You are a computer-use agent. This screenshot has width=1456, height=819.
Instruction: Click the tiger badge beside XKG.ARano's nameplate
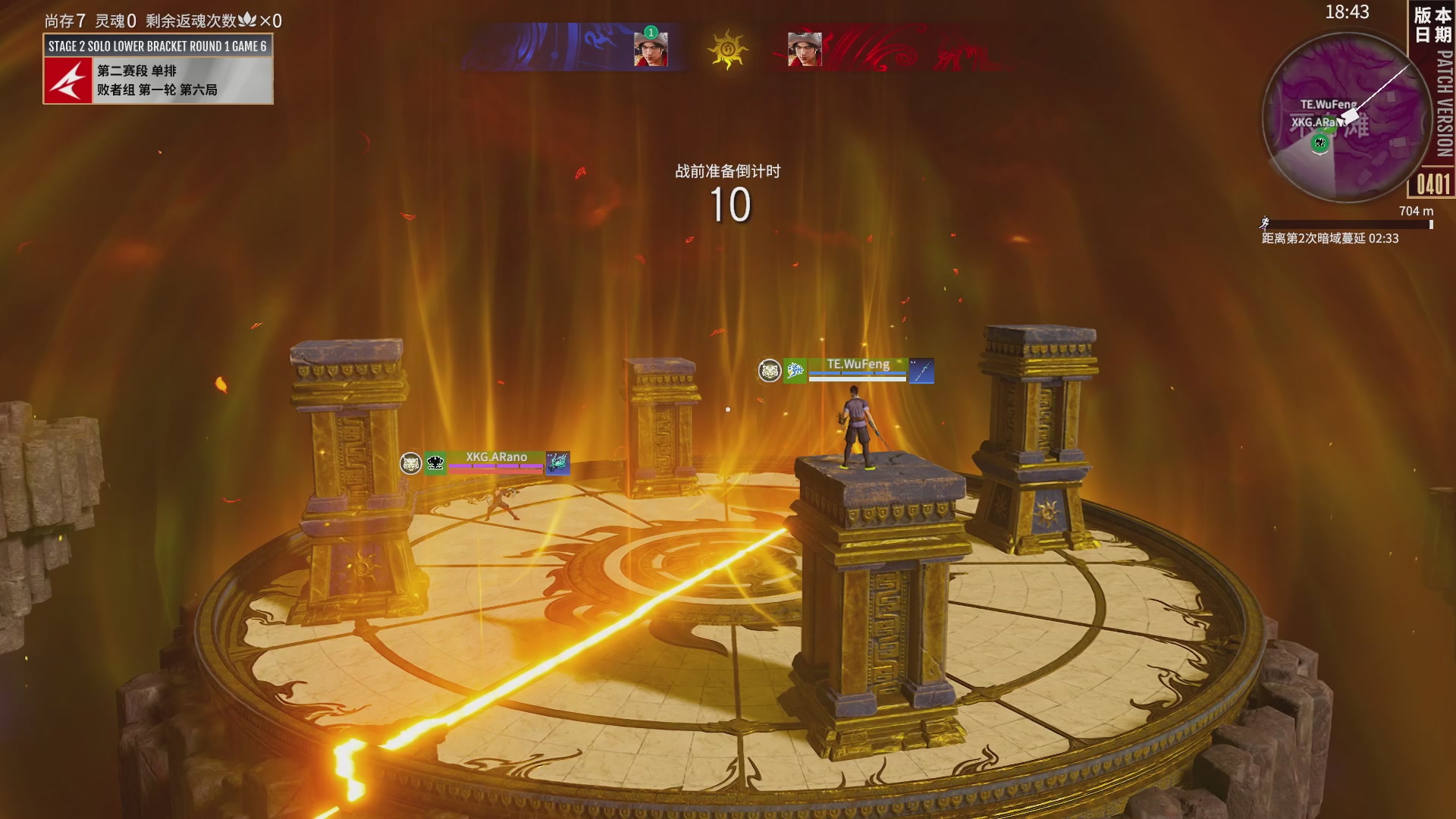[411, 463]
